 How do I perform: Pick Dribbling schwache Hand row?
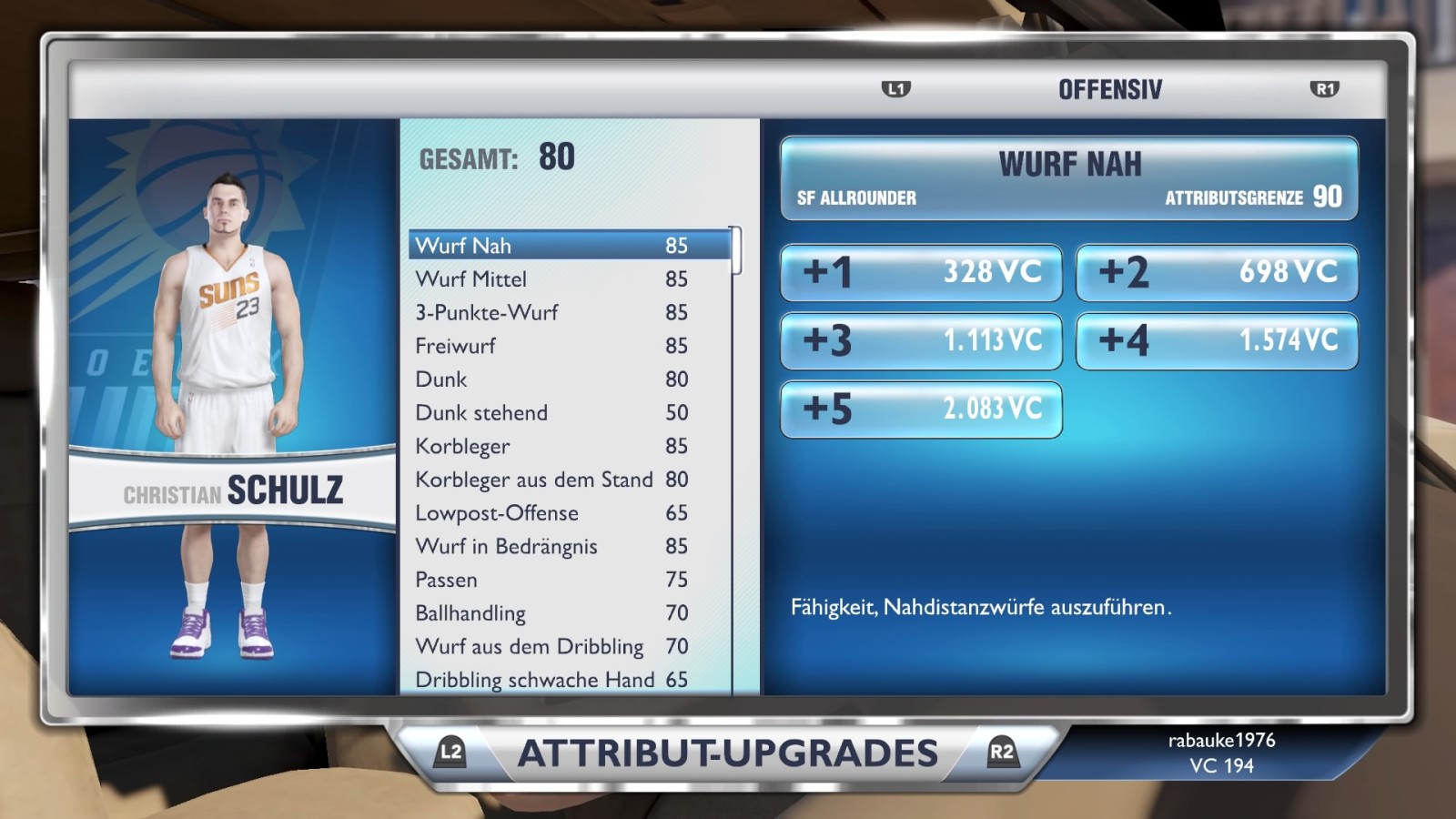[x=551, y=680]
